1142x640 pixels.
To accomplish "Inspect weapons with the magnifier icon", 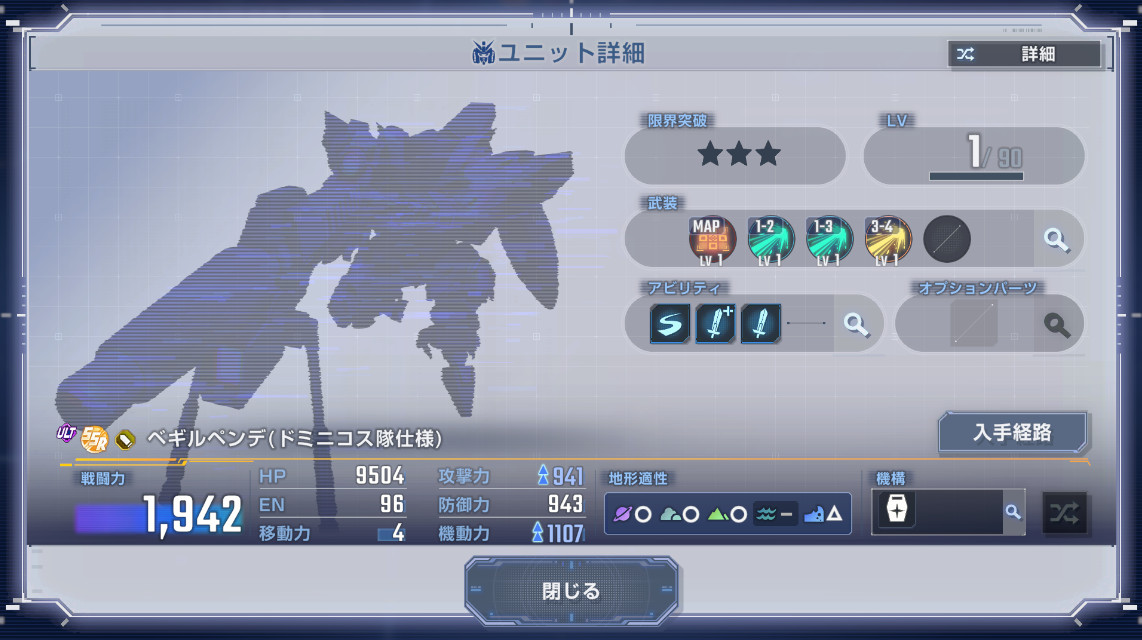I will point(1056,240).
